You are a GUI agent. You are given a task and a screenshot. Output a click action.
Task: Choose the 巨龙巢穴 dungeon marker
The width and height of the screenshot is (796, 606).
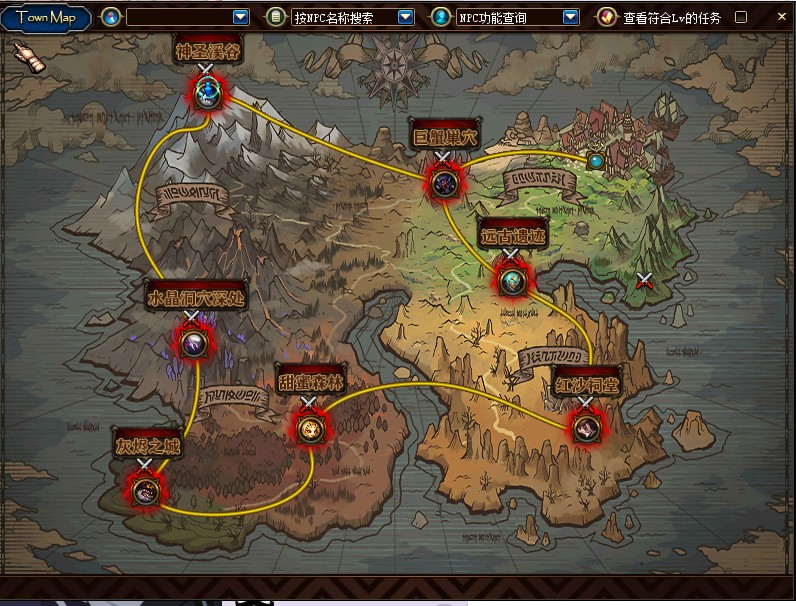pyautogui.click(x=445, y=181)
